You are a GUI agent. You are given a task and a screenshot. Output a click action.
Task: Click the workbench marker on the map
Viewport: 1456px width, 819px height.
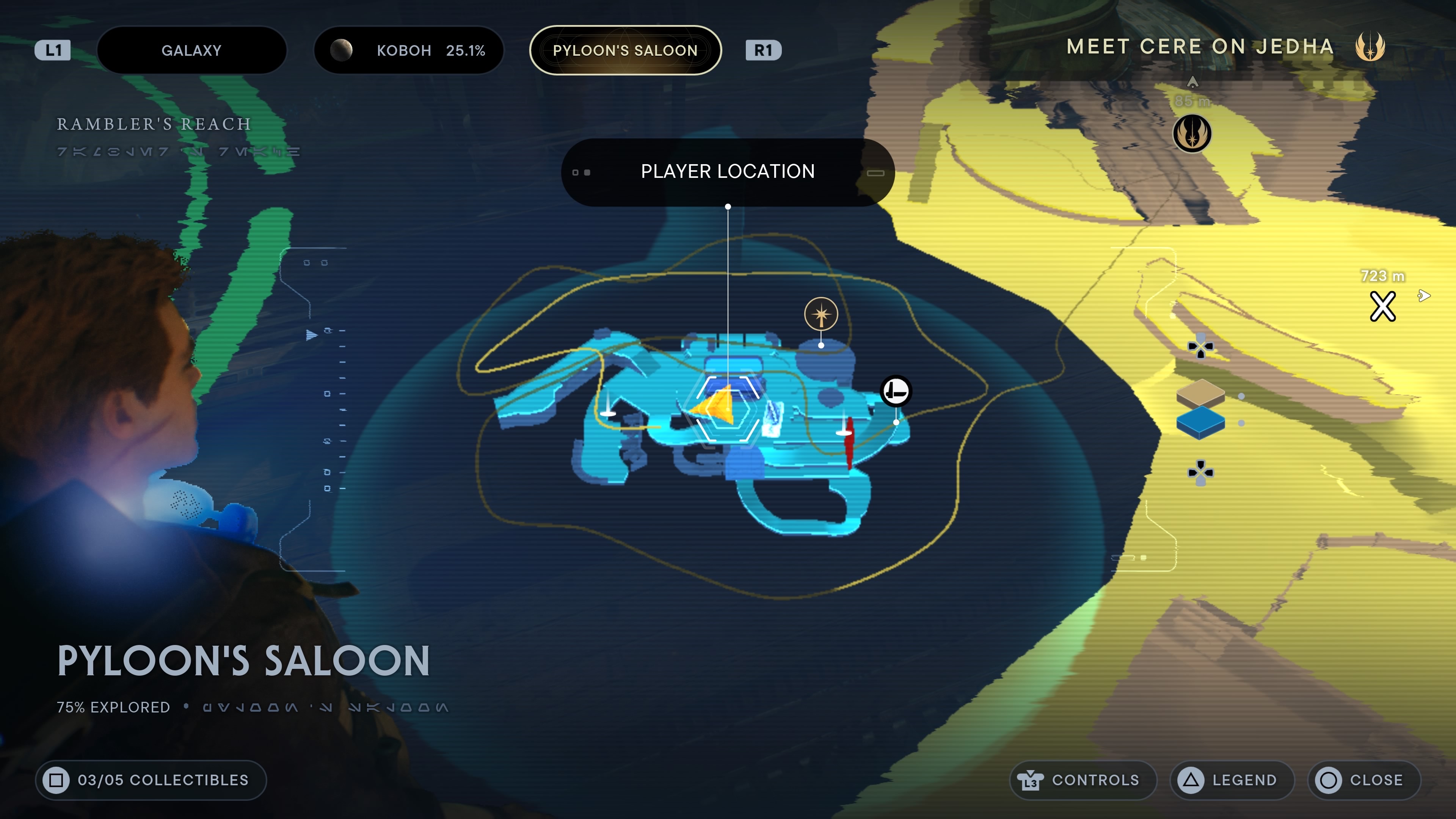(x=896, y=391)
